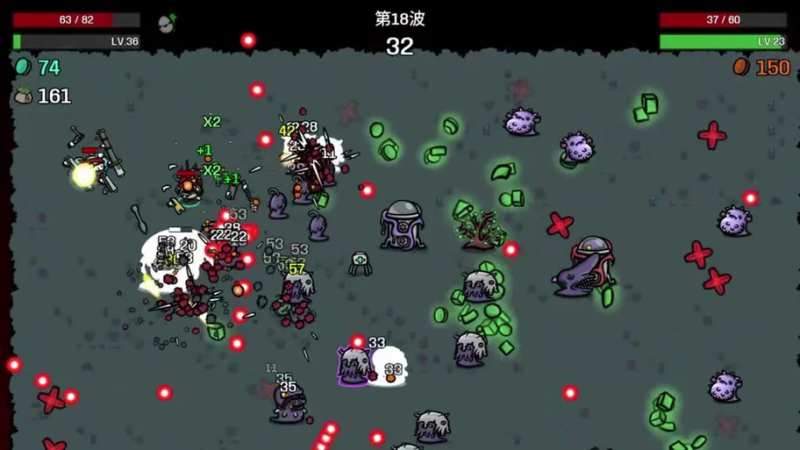Select the green materials coin icon
Screen dimensions: 800x450
click(x=22, y=67)
